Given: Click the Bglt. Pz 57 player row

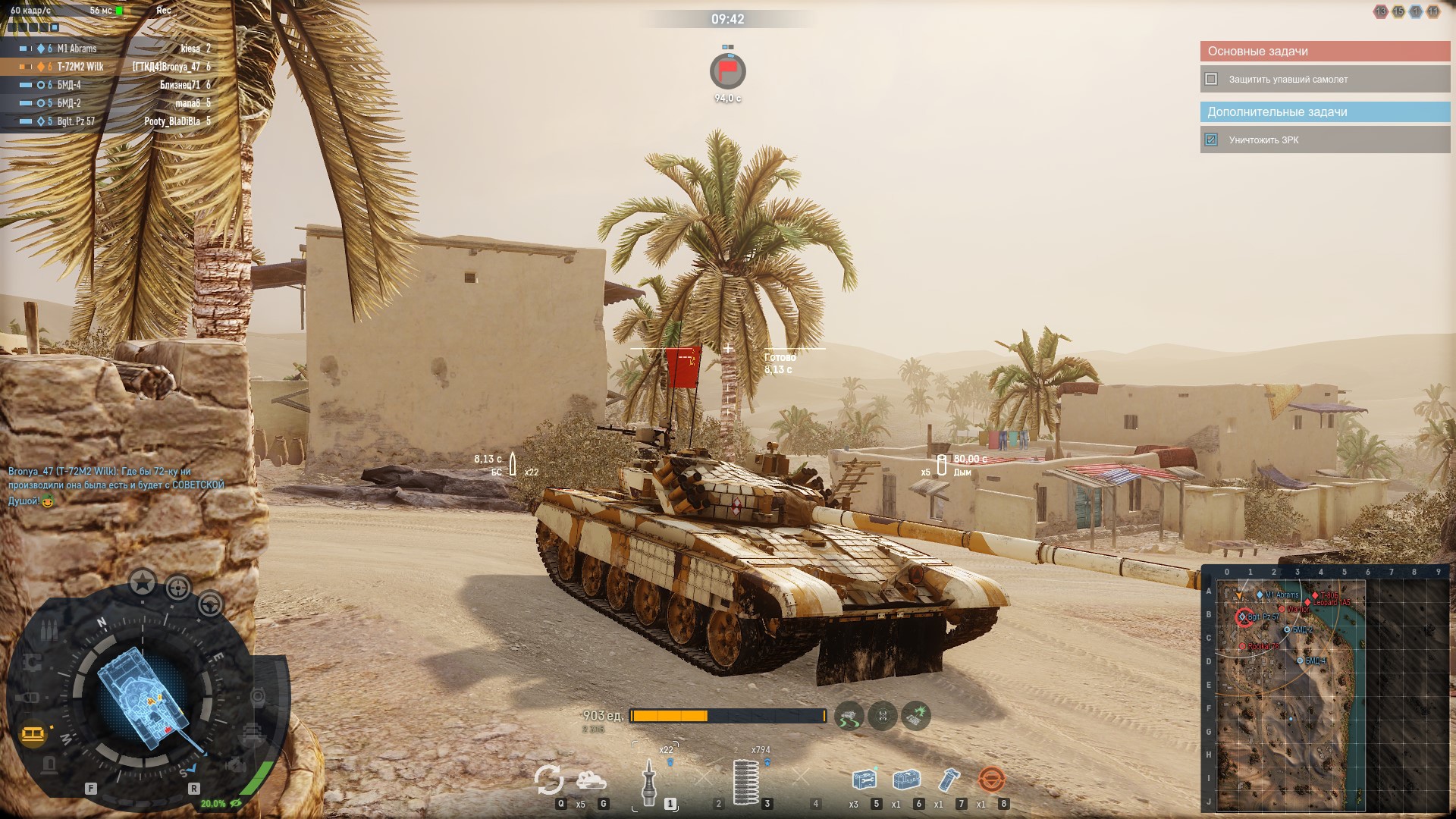Looking at the screenshot, I should click(x=106, y=121).
